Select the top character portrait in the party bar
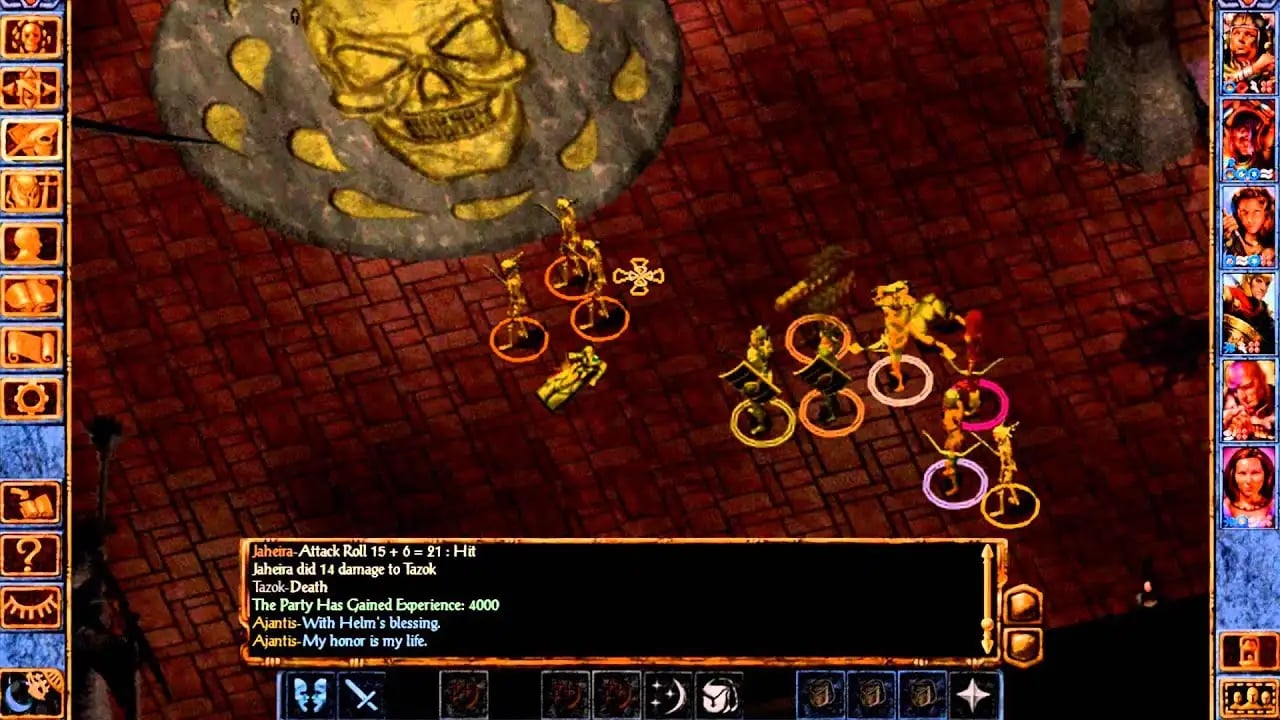The width and height of the screenshot is (1280, 720). tap(1248, 53)
